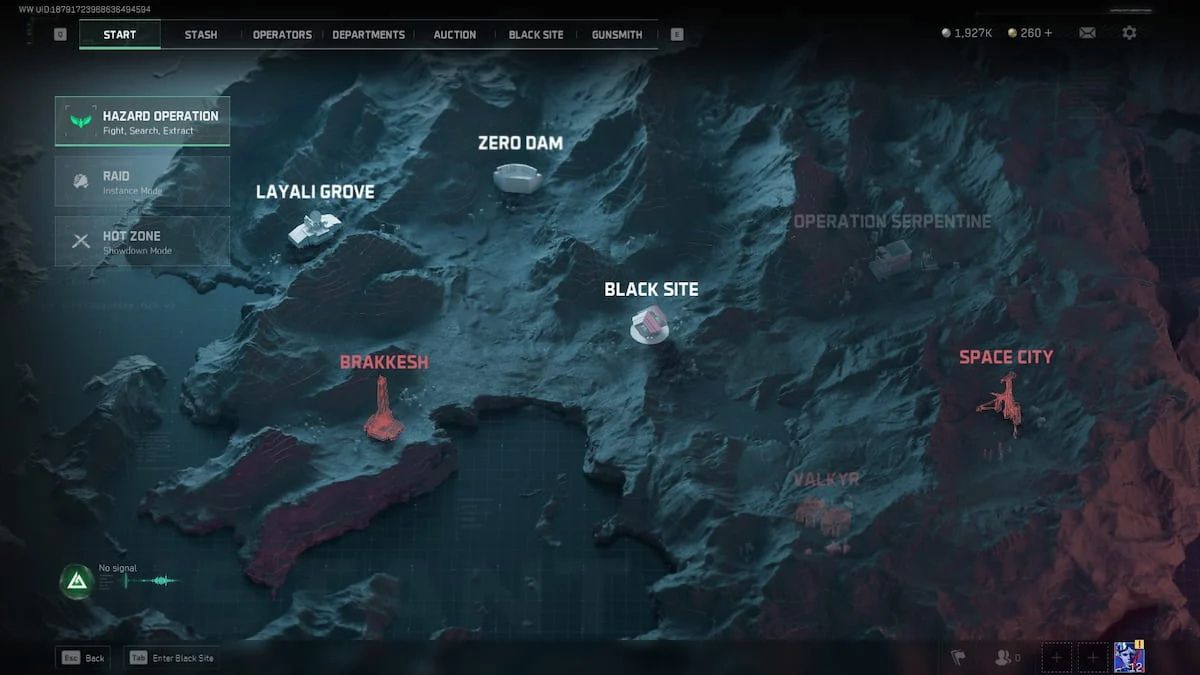Open the Gunsmith tab

[617, 35]
